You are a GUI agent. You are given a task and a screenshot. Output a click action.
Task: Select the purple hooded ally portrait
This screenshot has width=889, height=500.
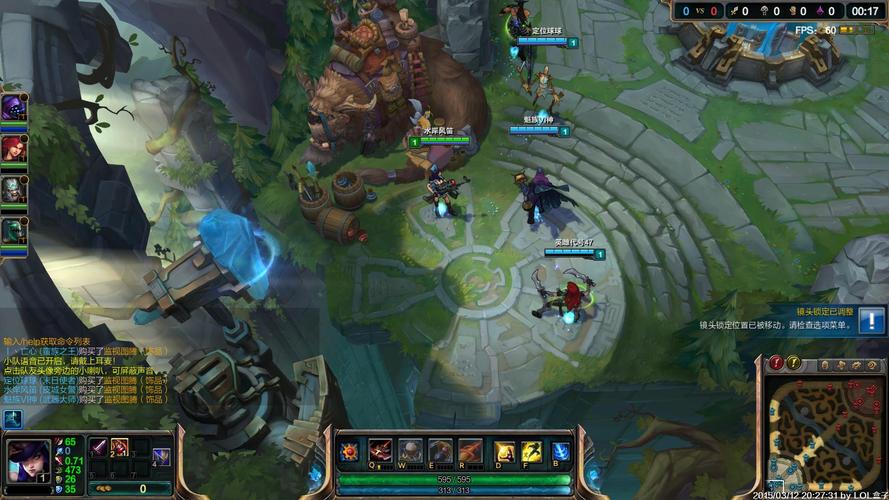tap(14, 108)
